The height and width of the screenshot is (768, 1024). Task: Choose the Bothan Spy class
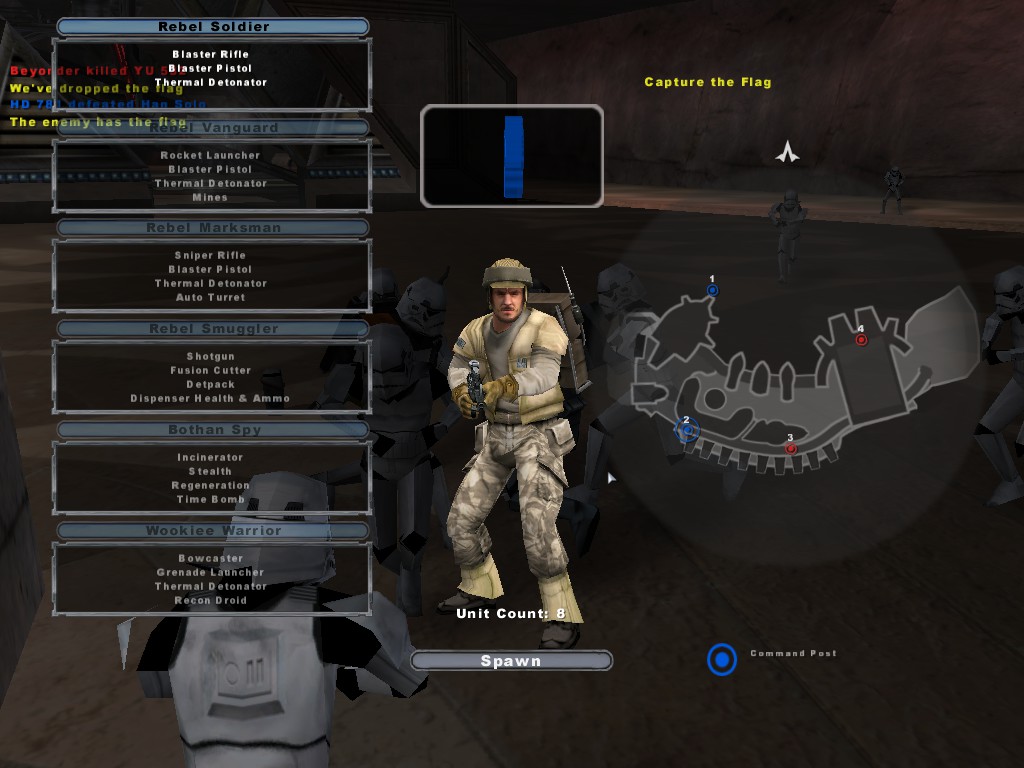click(x=213, y=430)
